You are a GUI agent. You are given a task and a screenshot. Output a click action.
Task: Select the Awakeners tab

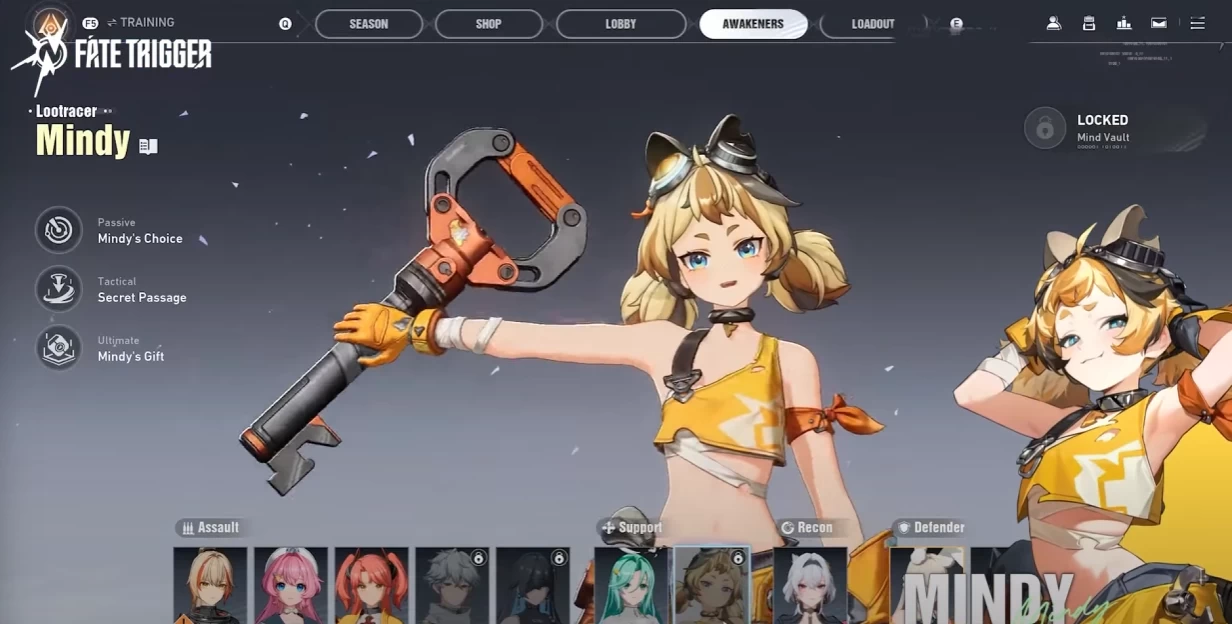(753, 24)
